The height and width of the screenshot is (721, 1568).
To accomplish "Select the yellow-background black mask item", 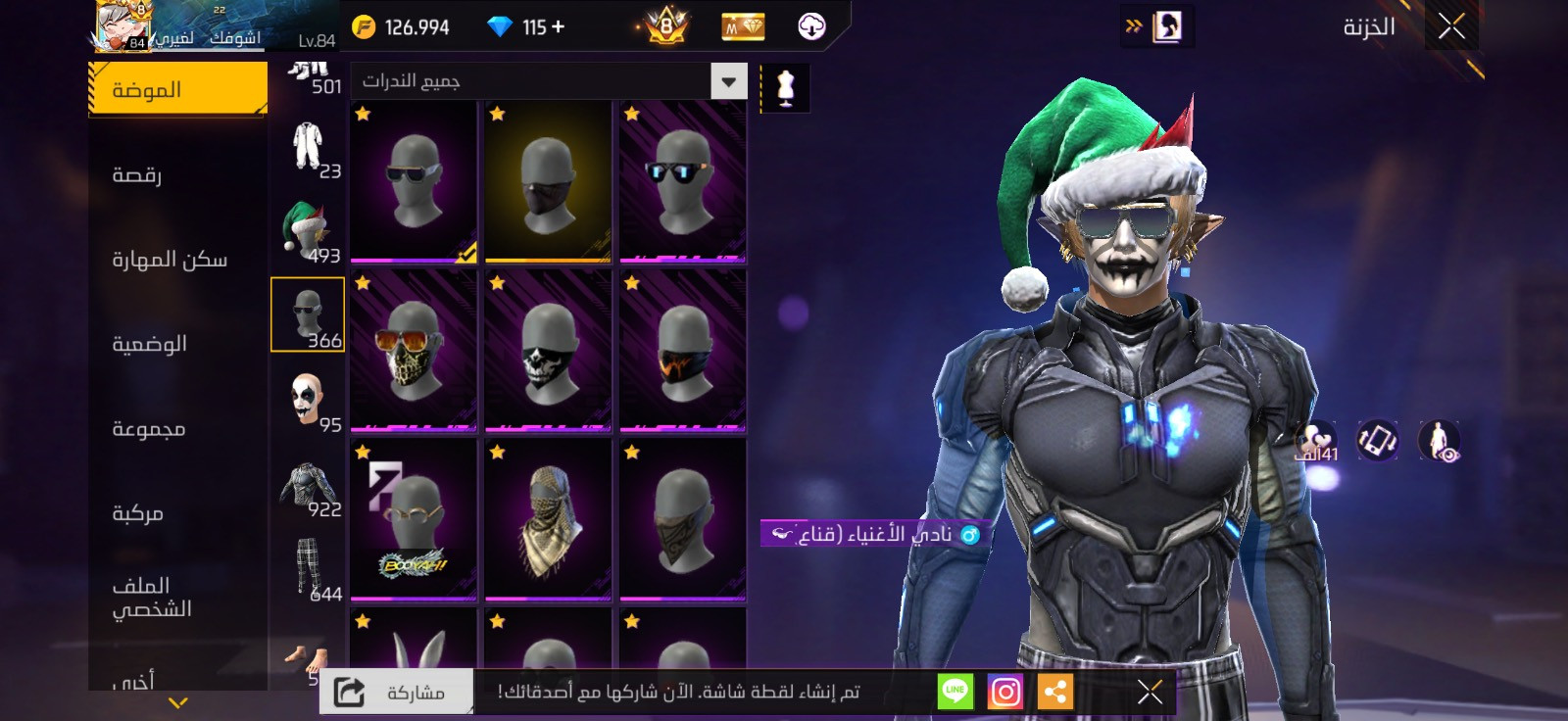I will pos(548,181).
